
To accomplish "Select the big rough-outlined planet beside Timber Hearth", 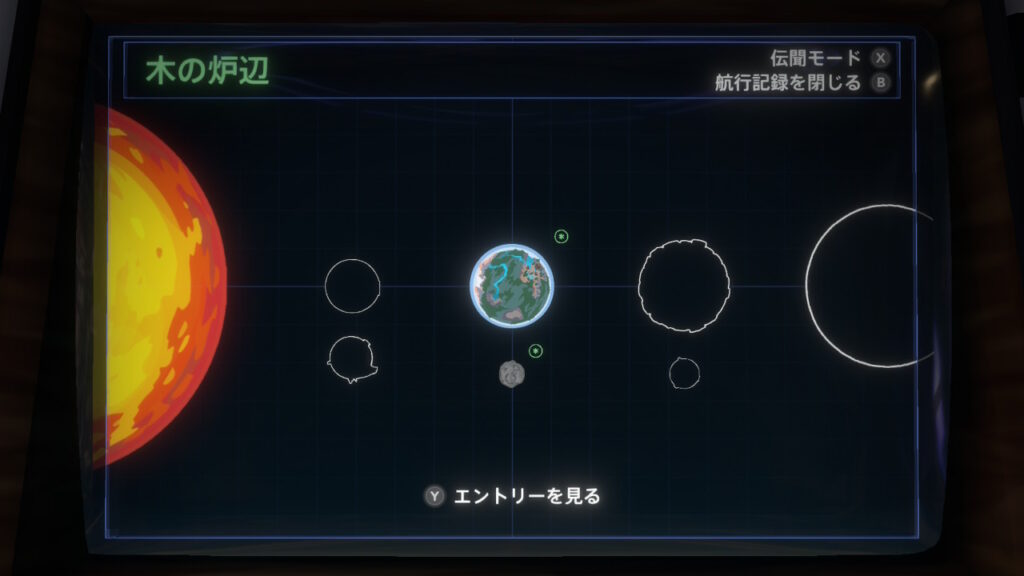I will 684,286.
